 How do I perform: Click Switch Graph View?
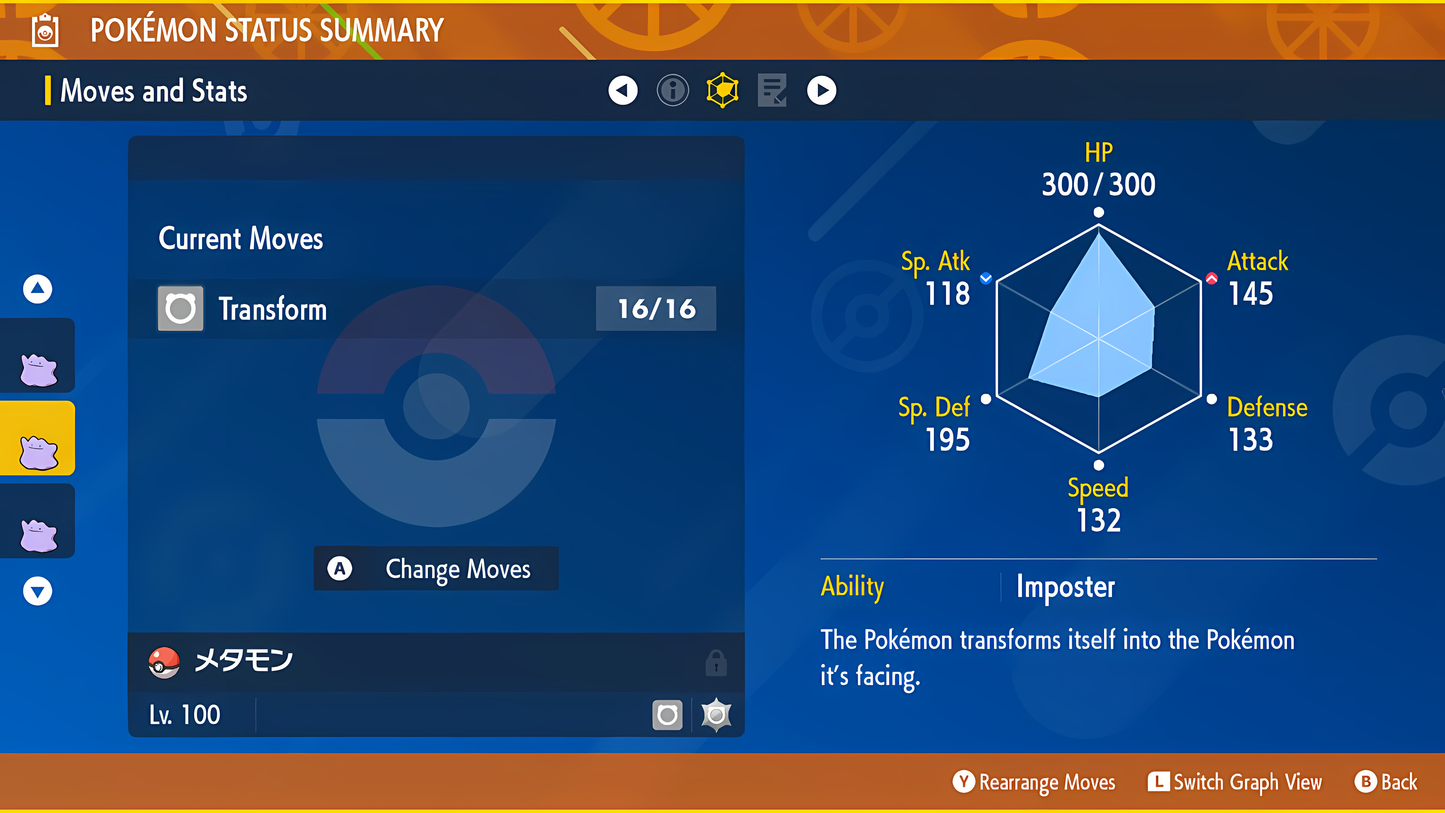1235,782
